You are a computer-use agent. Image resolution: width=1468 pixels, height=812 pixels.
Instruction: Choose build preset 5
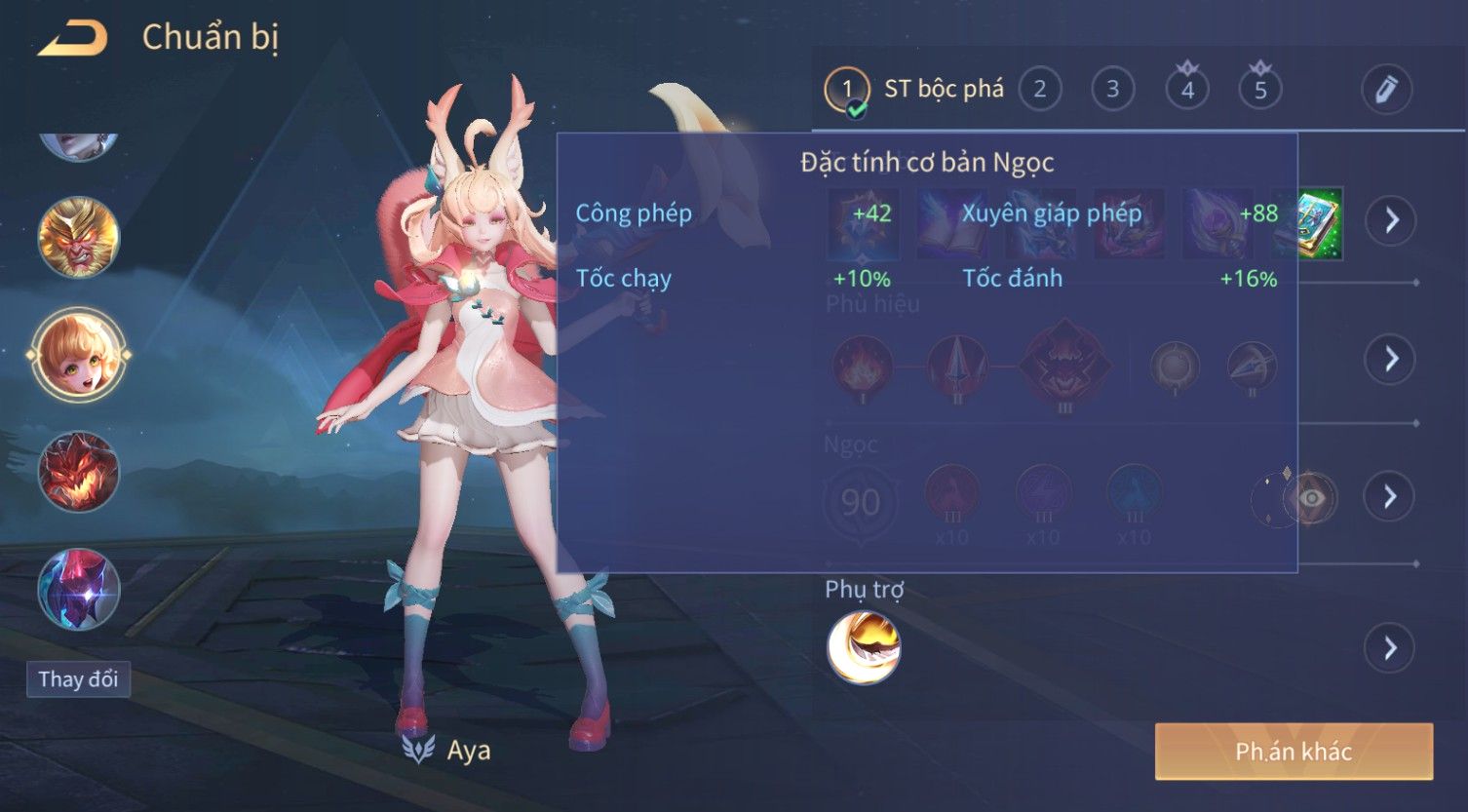pos(1260,90)
